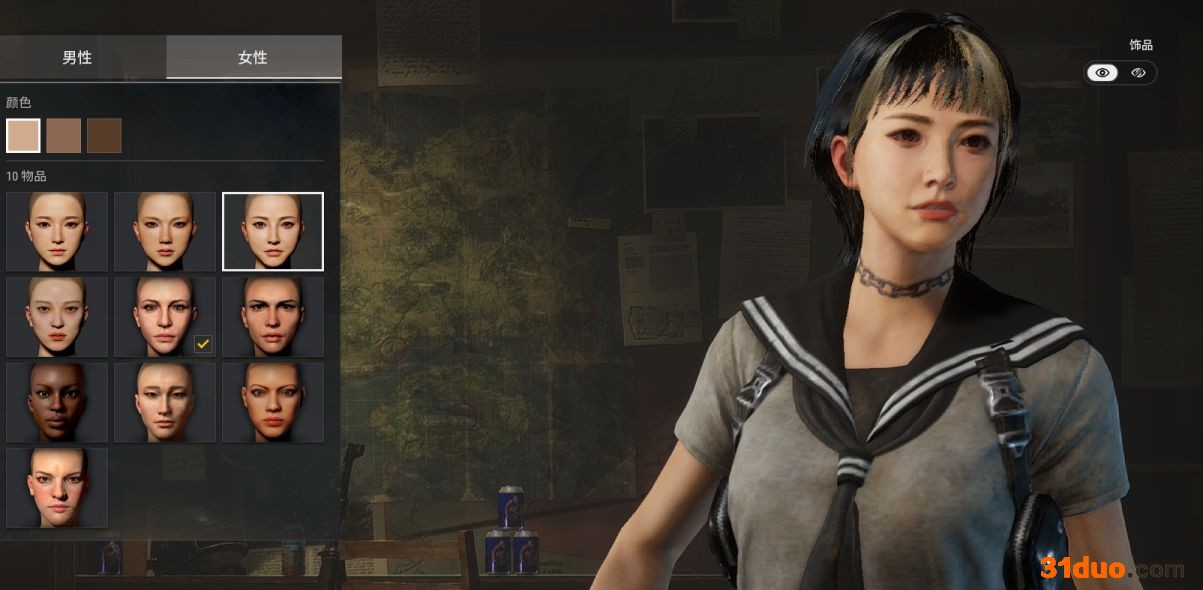Click the face thumbnail with white selection border

(273, 231)
